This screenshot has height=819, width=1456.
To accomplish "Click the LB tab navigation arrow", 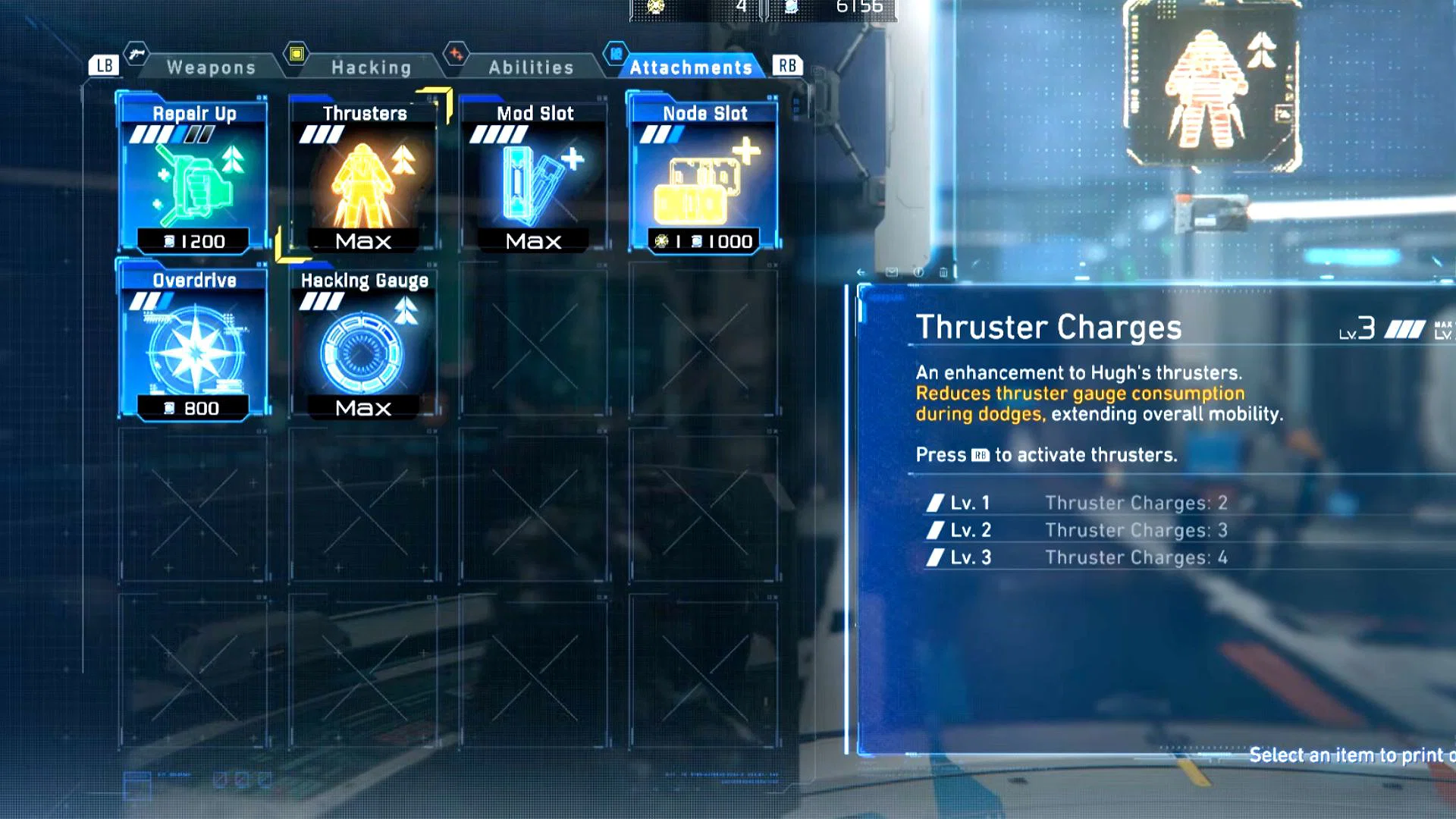I will pos(104,64).
